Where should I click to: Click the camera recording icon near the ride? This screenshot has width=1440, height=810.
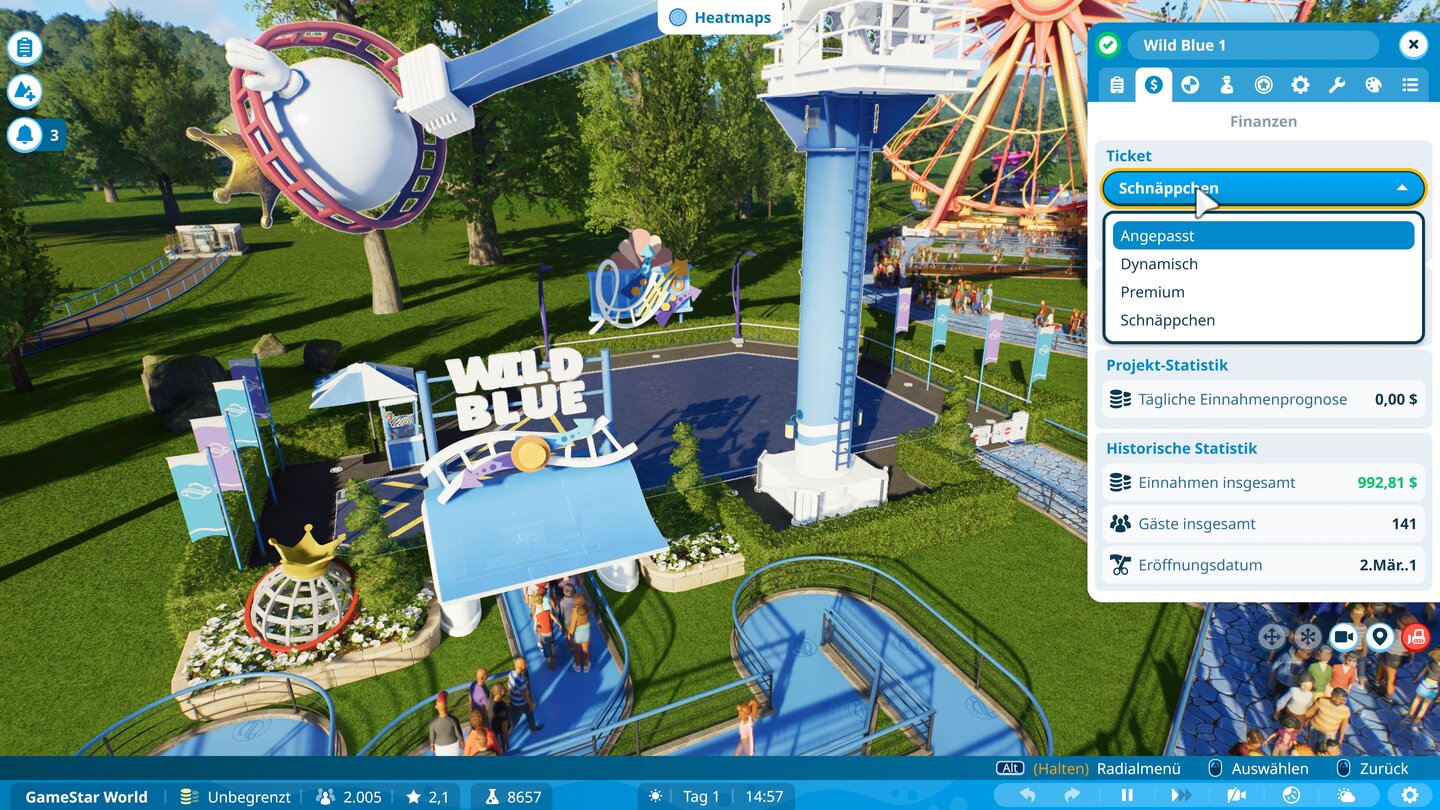1344,636
